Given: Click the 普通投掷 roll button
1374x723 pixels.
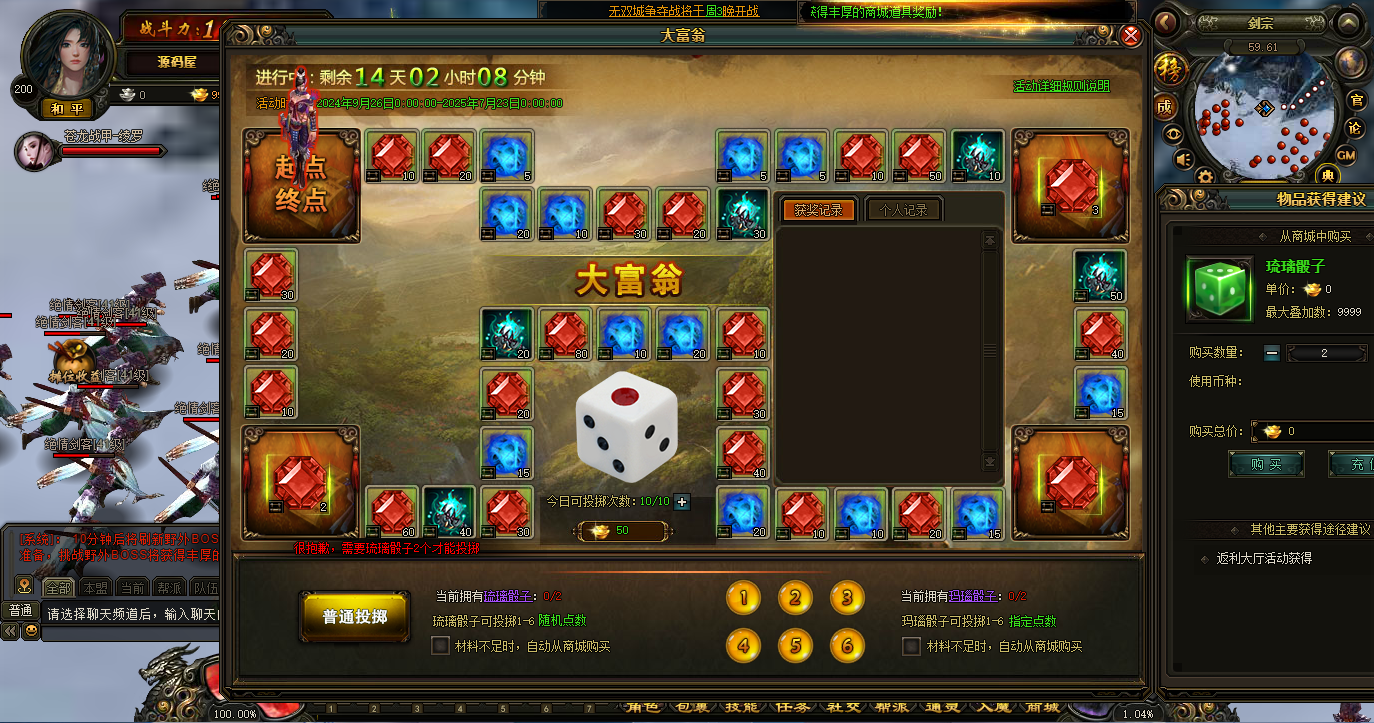Looking at the screenshot, I should click(x=354, y=617).
